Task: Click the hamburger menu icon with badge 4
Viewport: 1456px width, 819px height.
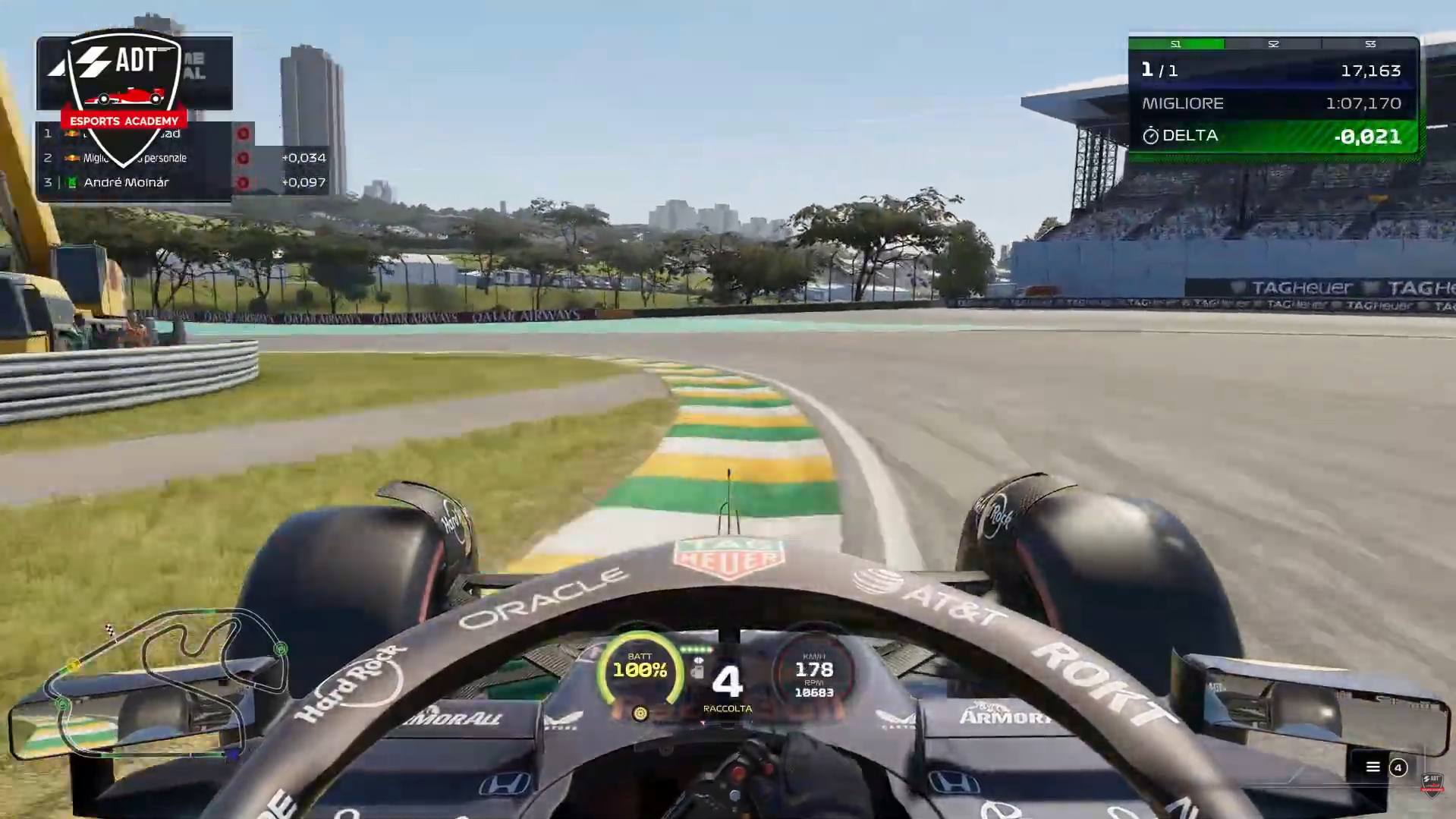Action: pyautogui.click(x=1373, y=767)
